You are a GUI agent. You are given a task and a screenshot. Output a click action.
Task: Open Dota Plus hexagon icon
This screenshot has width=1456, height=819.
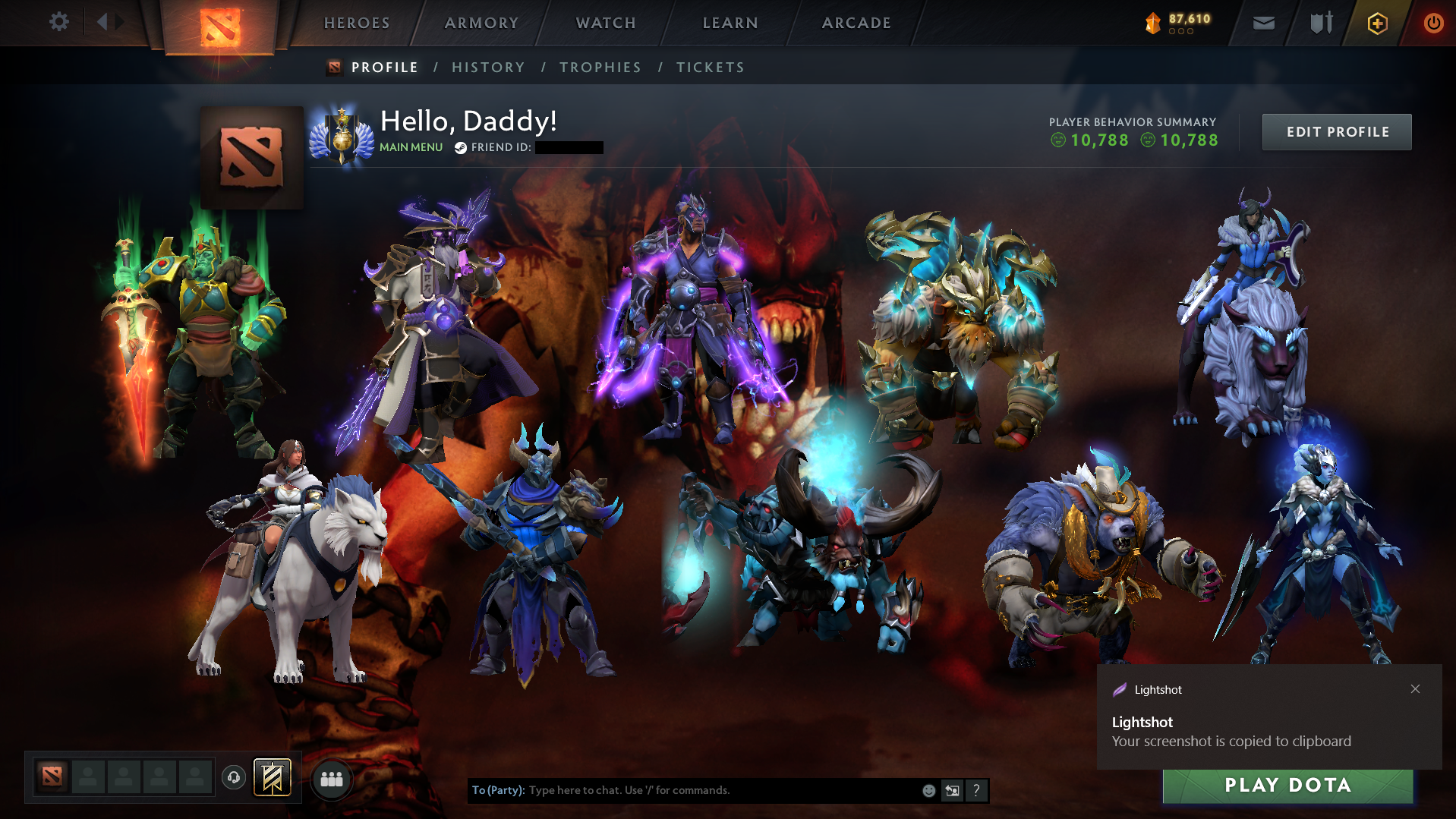pos(1376,23)
